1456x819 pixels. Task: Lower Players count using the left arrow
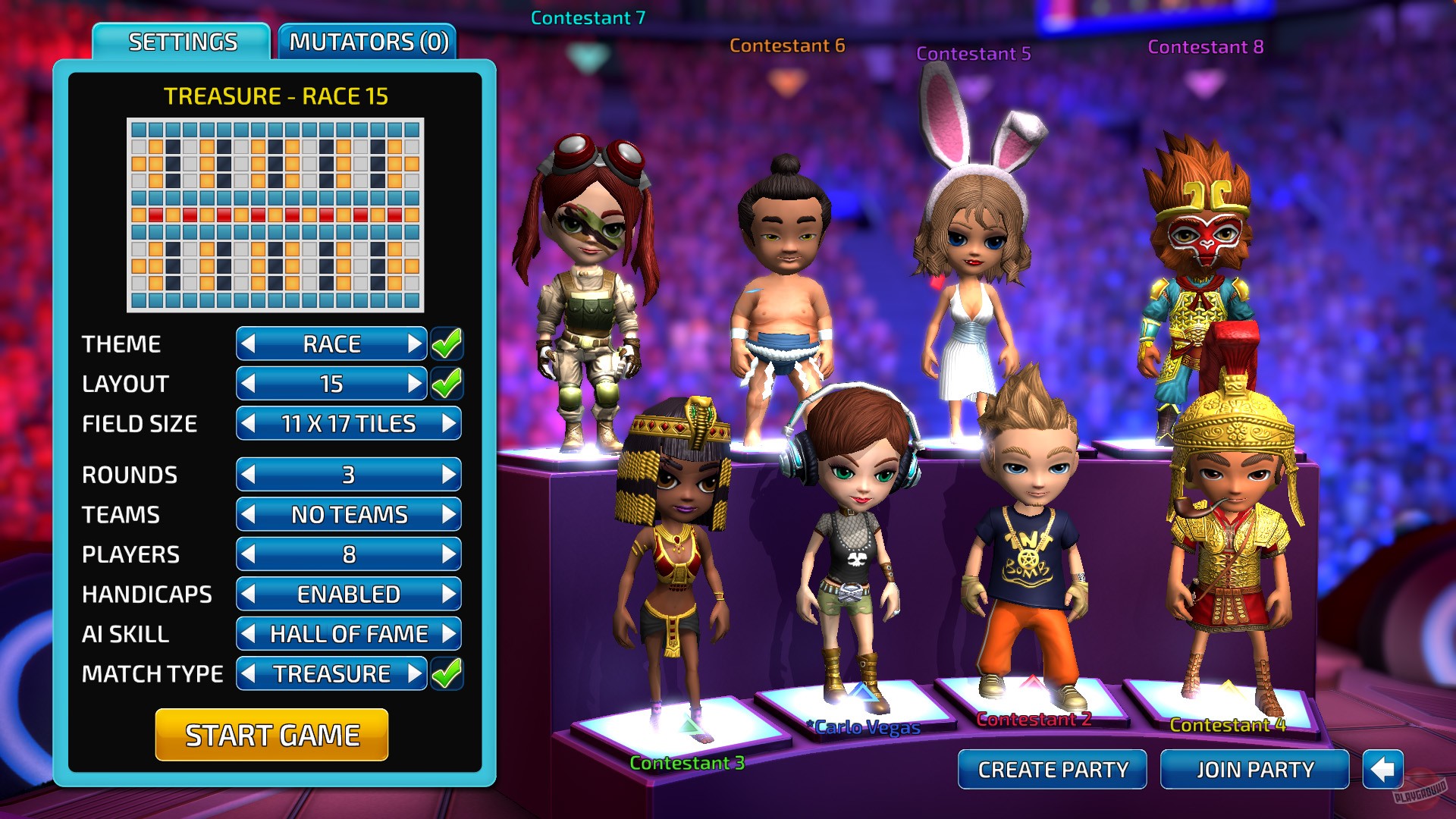click(249, 554)
